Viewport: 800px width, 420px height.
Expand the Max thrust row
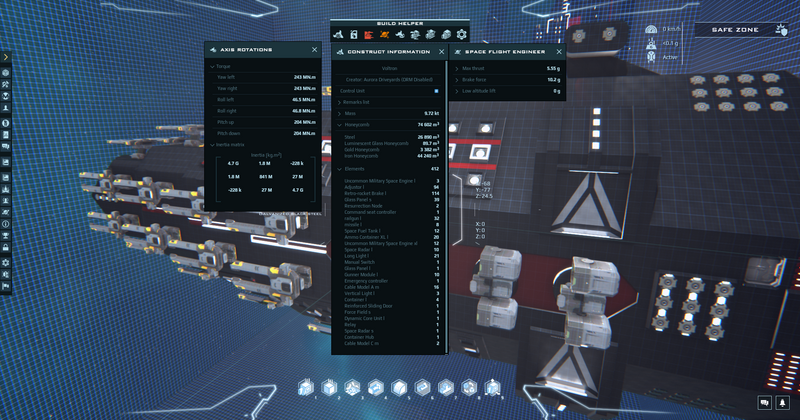tap(457, 68)
